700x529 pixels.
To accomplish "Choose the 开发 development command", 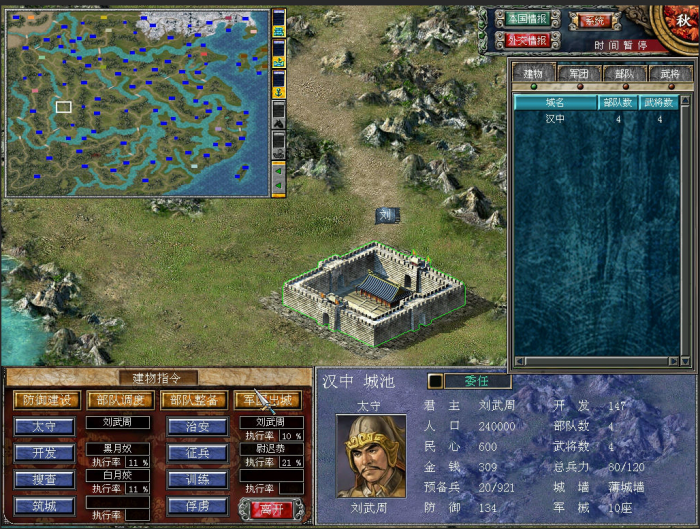I will click(x=44, y=453).
